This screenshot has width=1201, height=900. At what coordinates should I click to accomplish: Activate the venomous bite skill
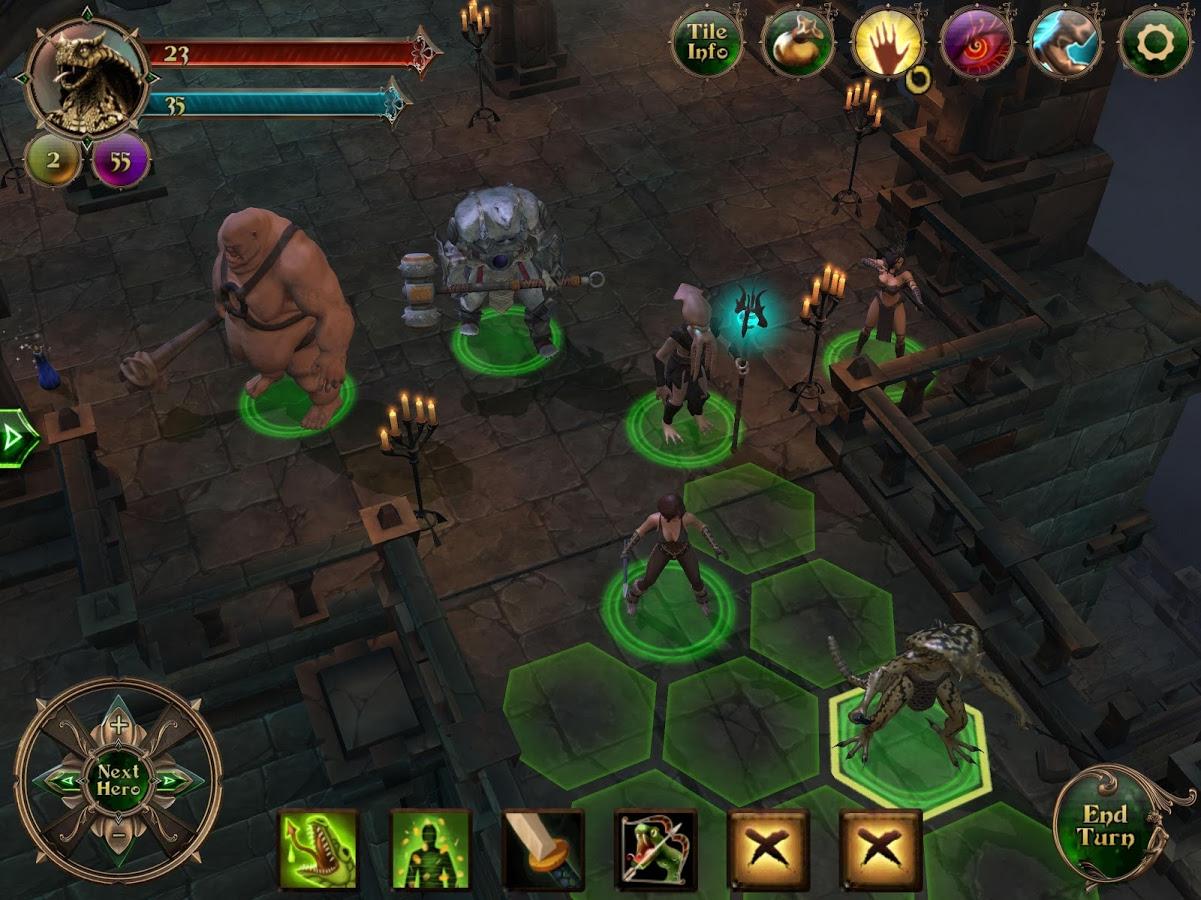click(x=318, y=850)
